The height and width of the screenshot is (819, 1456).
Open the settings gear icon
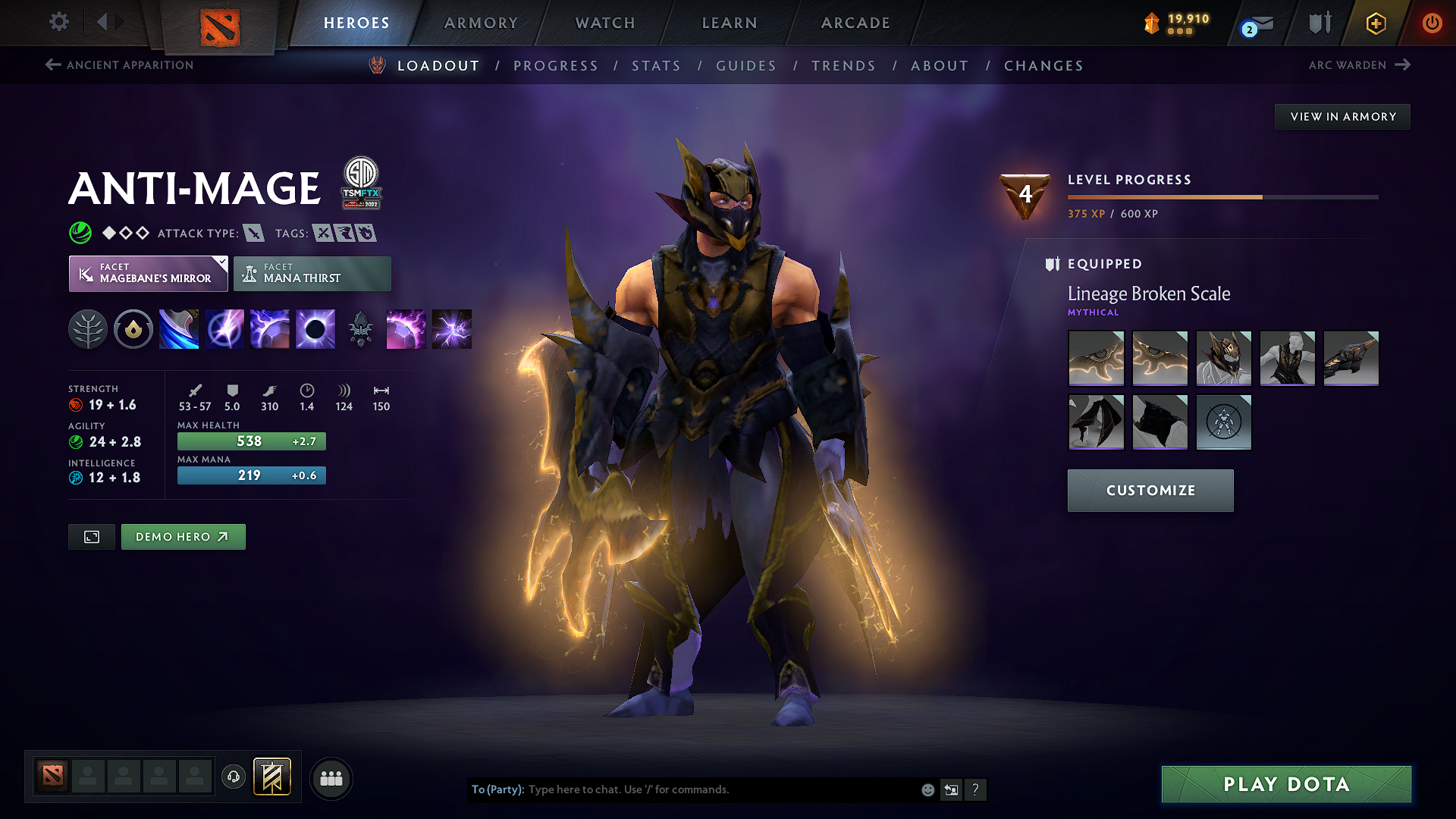tap(58, 22)
